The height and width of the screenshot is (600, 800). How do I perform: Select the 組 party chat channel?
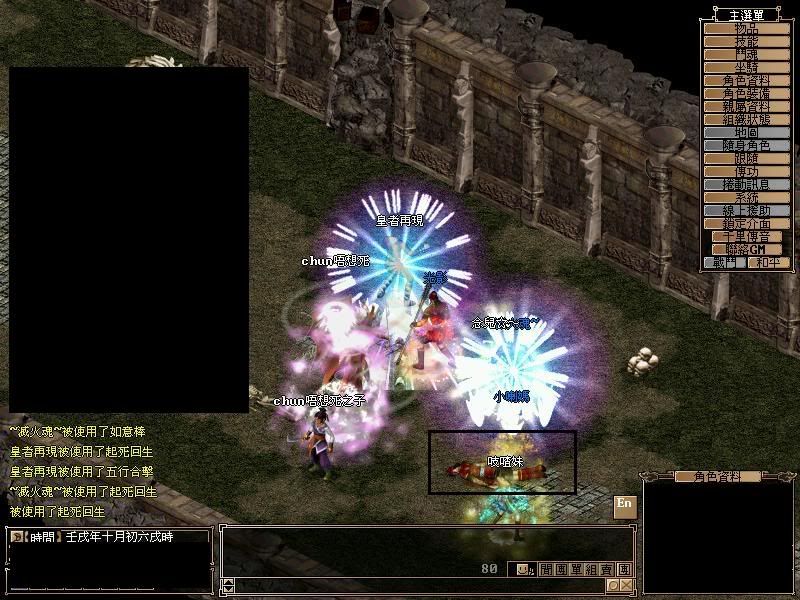591,569
